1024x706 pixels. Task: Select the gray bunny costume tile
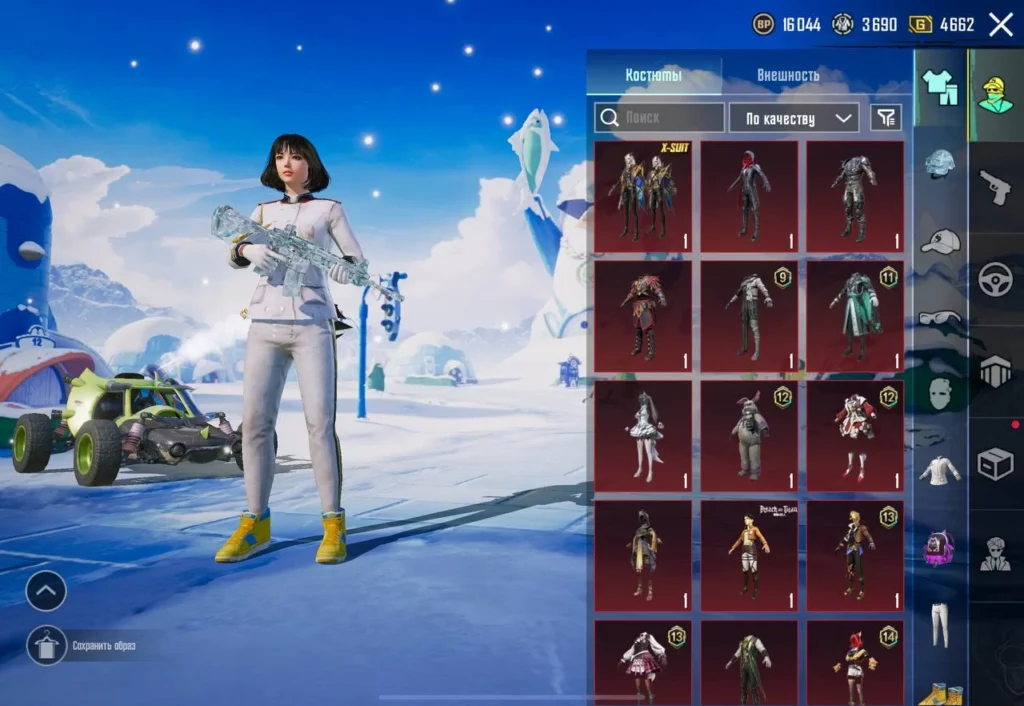(x=749, y=436)
